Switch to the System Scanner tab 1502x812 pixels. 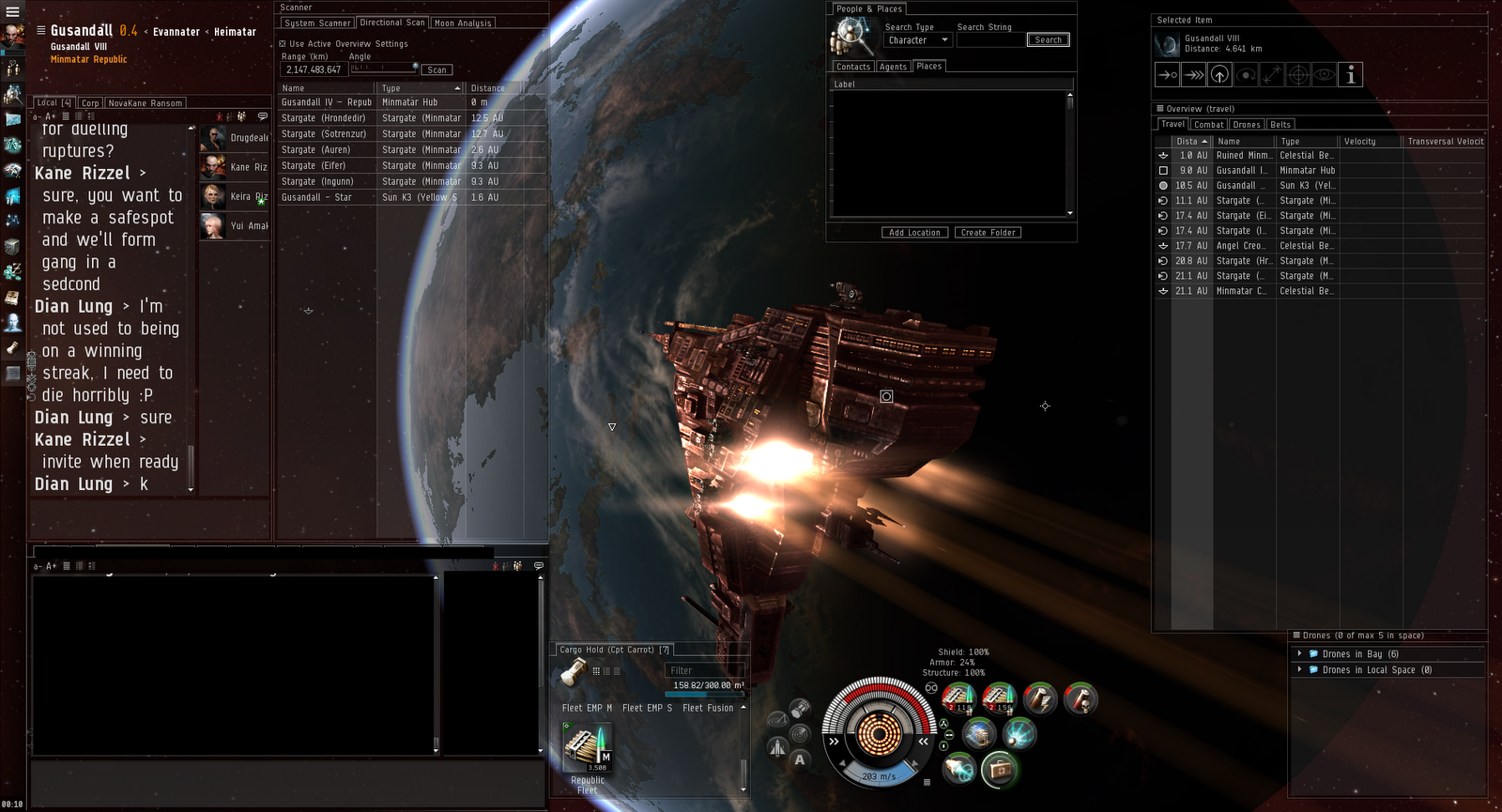(x=317, y=23)
